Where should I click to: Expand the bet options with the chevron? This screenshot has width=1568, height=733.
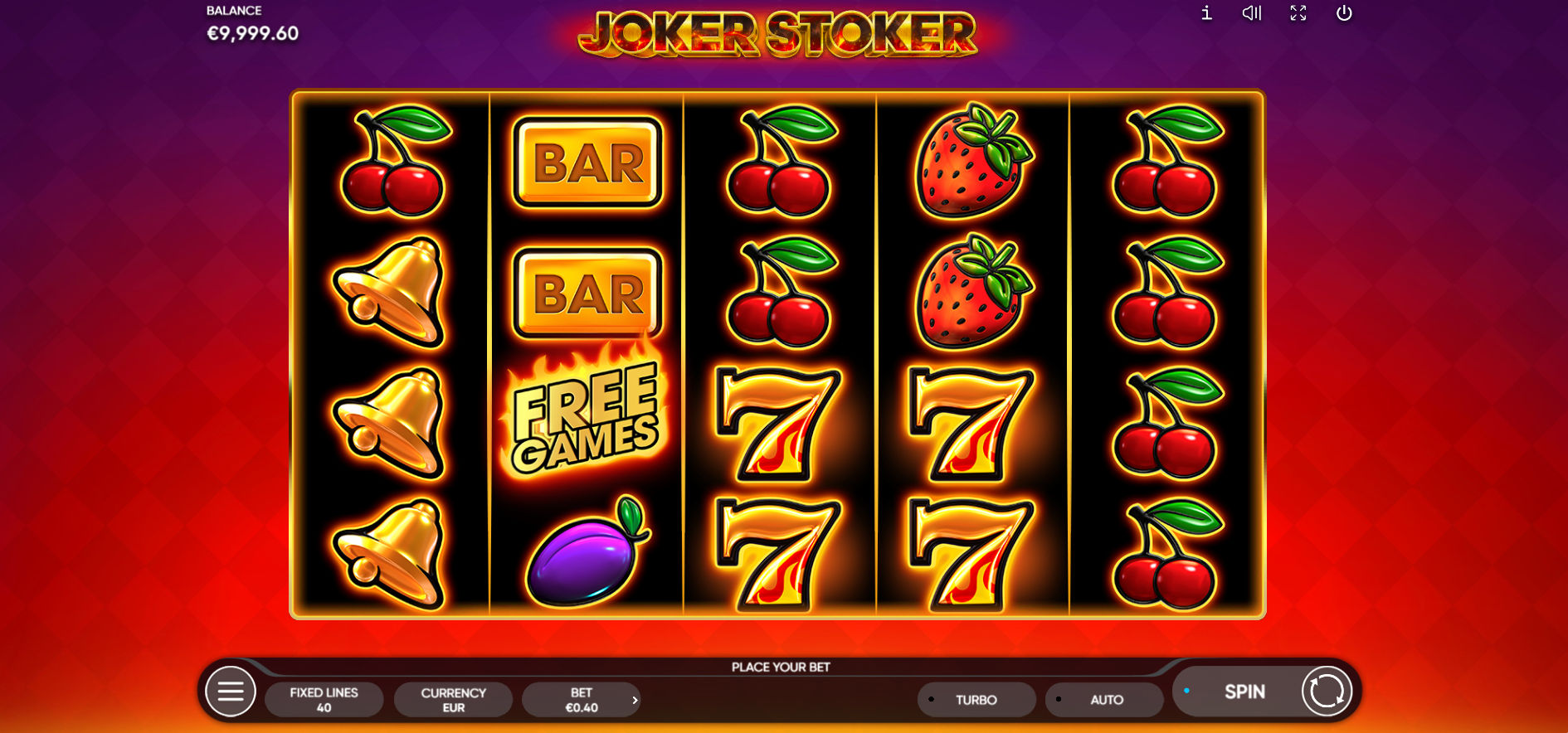pyautogui.click(x=637, y=699)
